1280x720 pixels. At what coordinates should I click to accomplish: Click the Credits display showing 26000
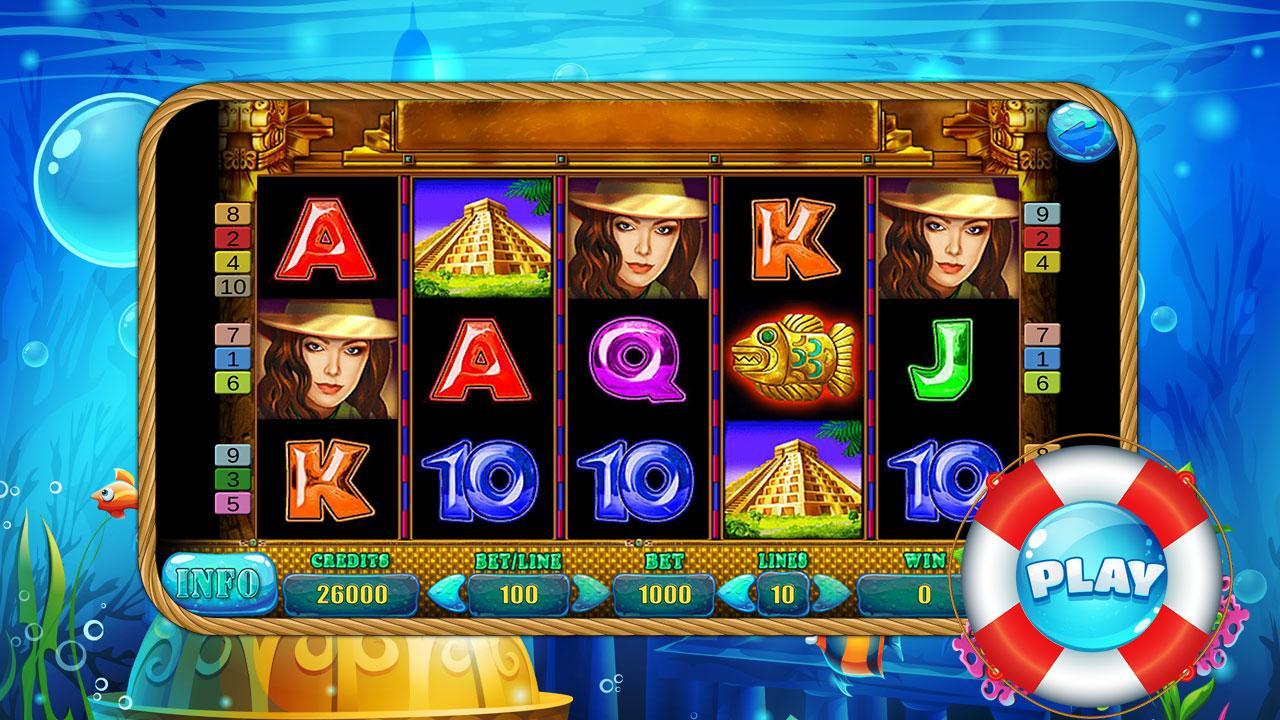tap(352, 592)
